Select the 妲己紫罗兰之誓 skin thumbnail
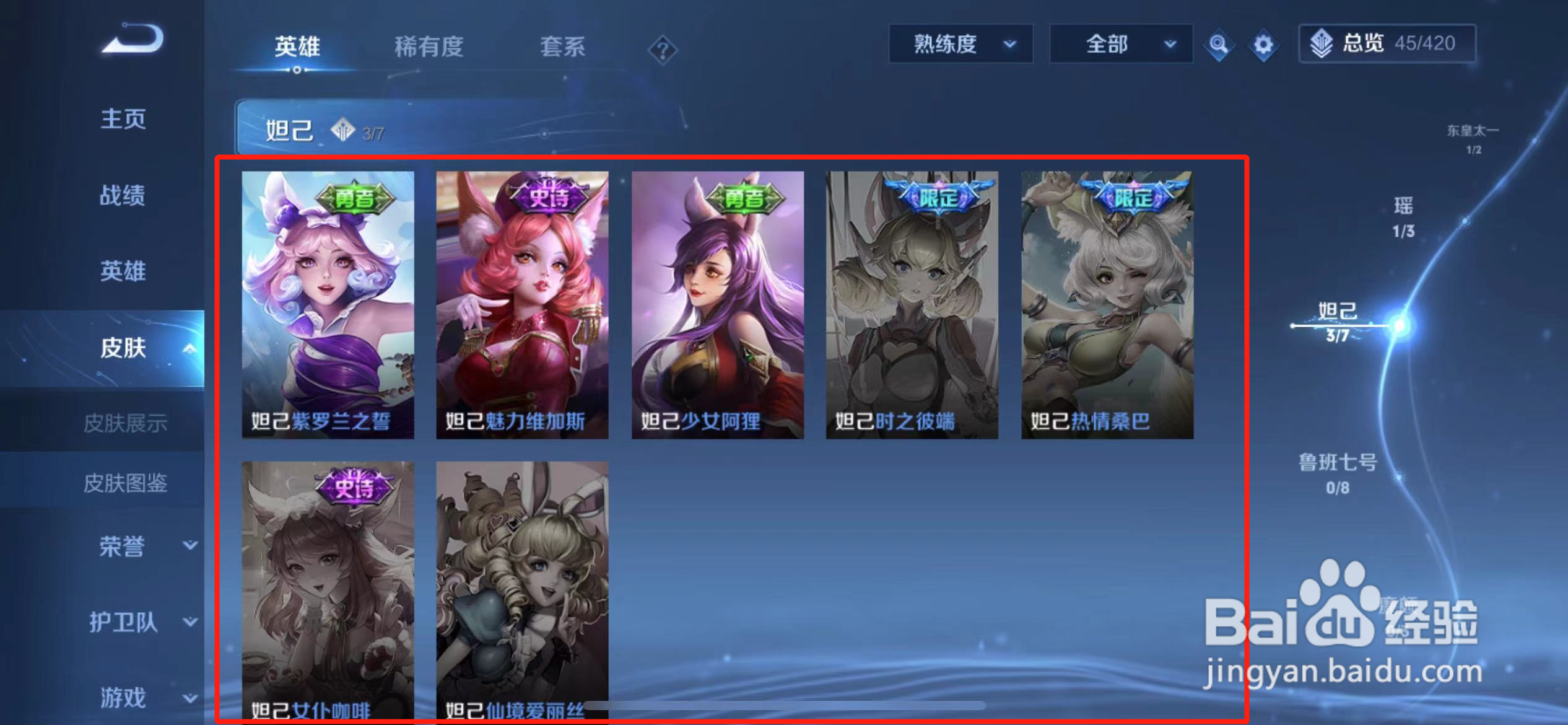1568x725 pixels. click(x=328, y=304)
